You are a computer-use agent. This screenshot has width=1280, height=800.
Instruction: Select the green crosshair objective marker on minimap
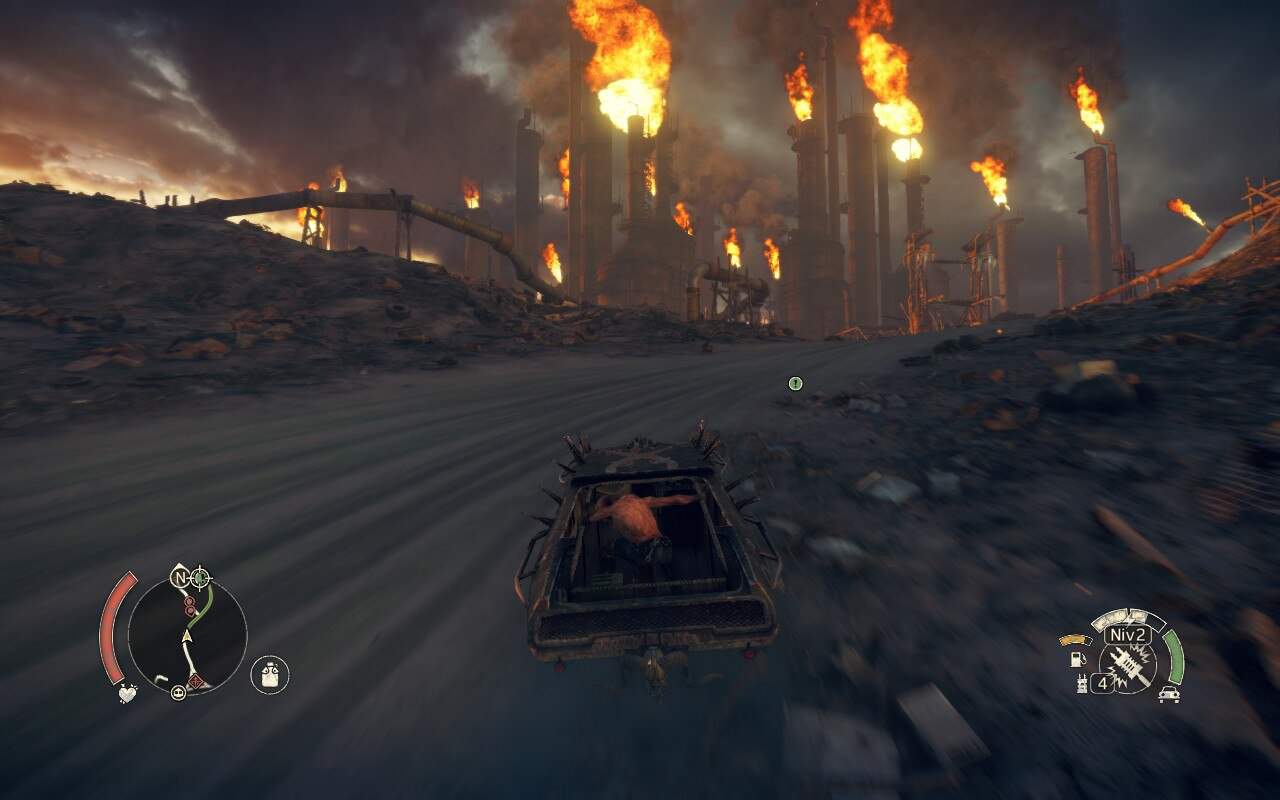click(x=201, y=577)
